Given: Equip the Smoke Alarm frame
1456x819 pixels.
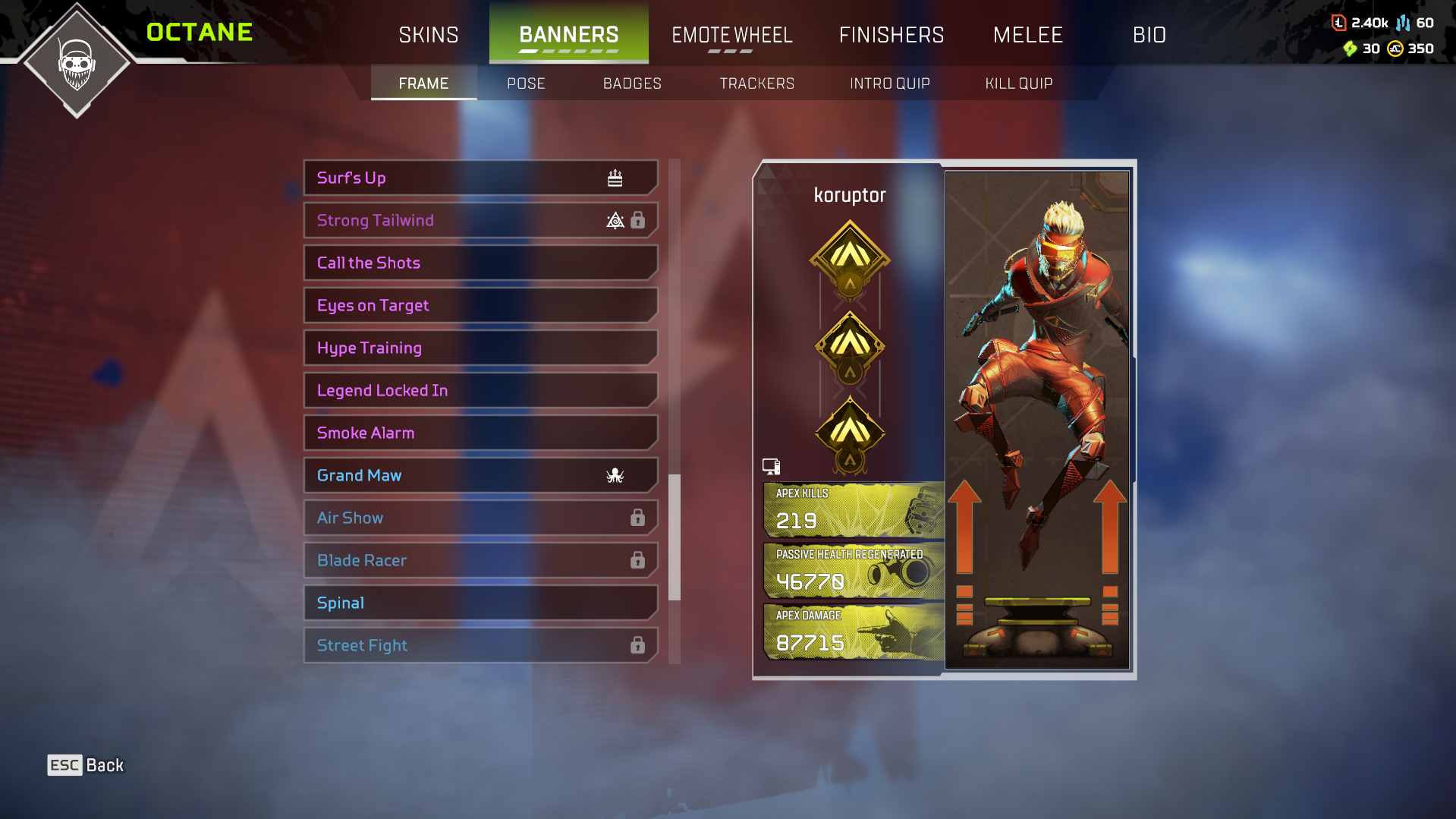Looking at the screenshot, I should point(480,433).
